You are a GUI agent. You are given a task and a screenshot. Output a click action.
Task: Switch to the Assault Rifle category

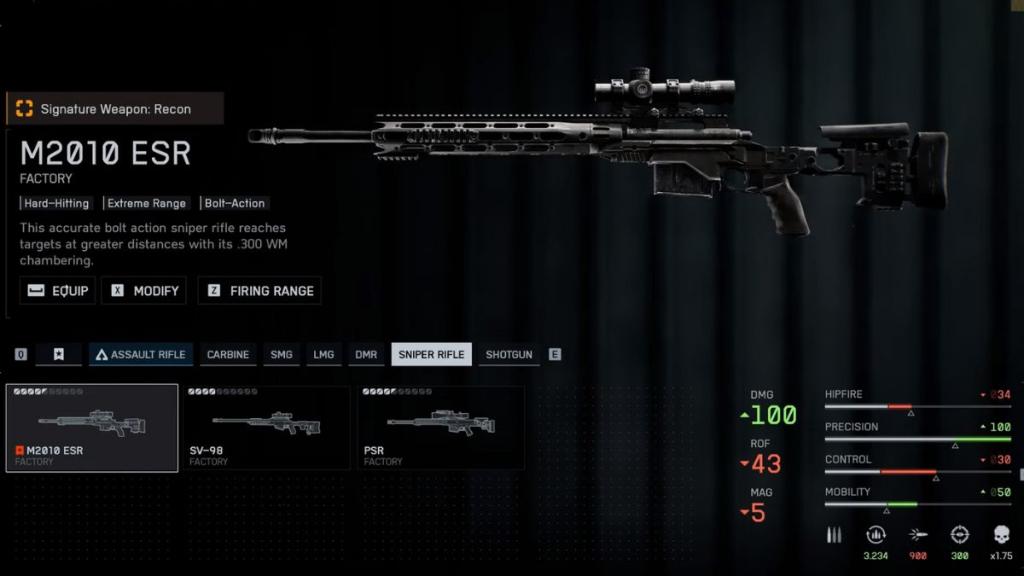pos(140,355)
